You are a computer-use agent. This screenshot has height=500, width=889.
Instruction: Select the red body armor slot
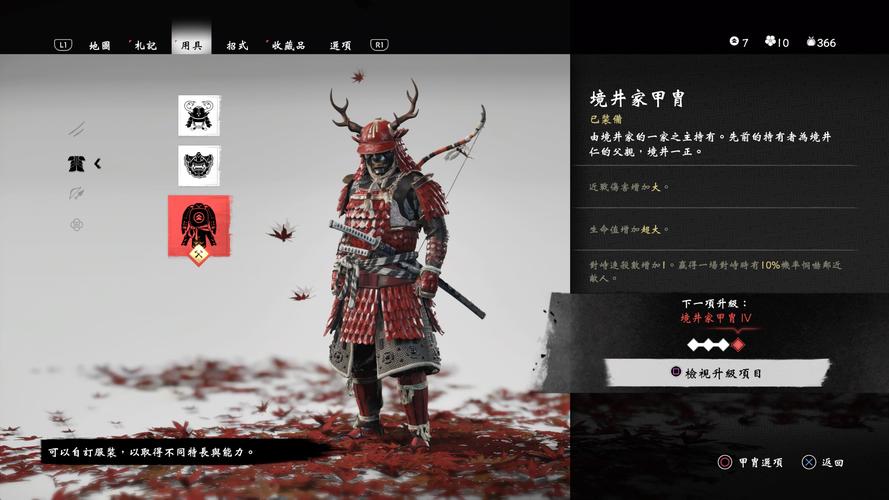pos(199,224)
